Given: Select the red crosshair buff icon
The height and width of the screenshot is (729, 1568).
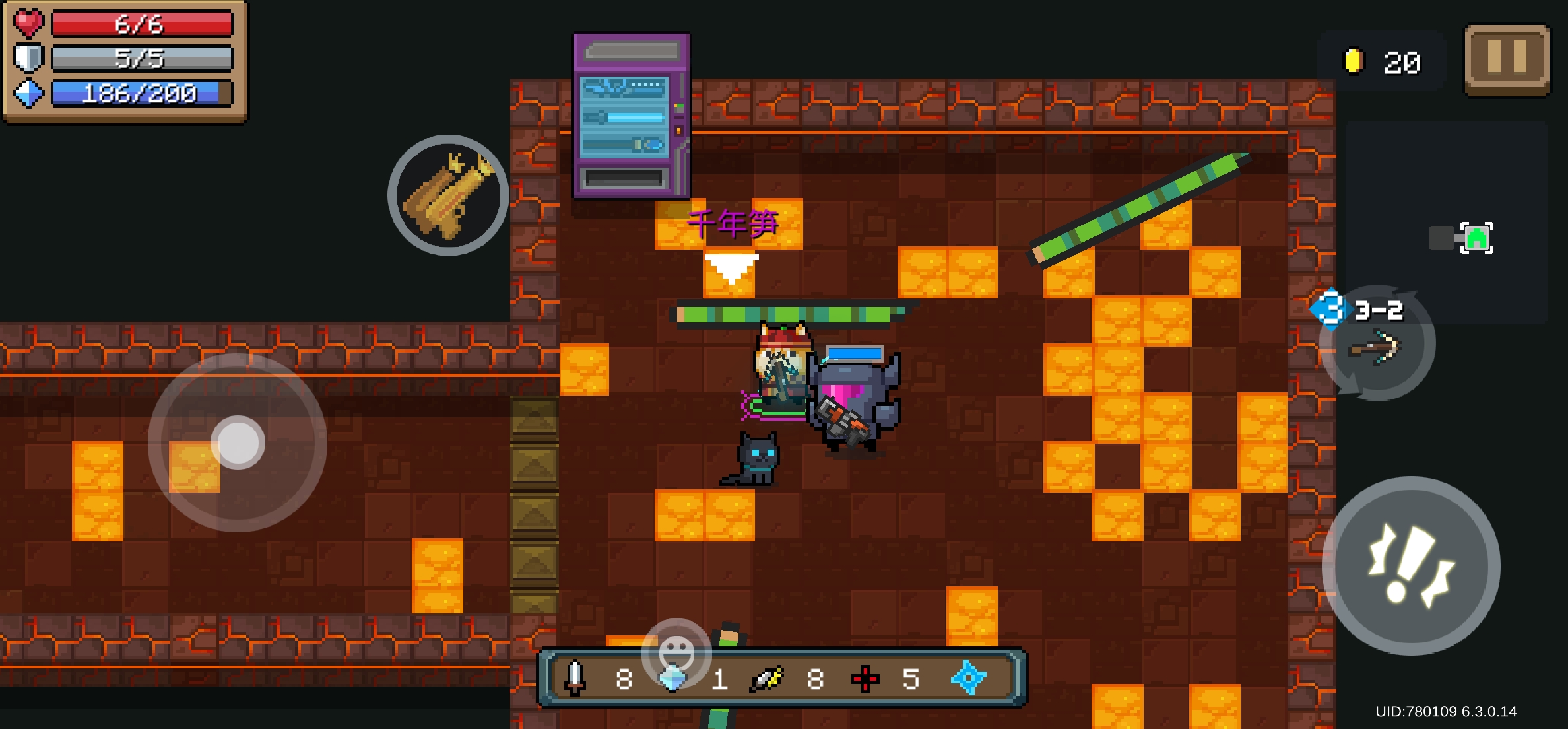Looking at the screenshot, I should 865,679.
